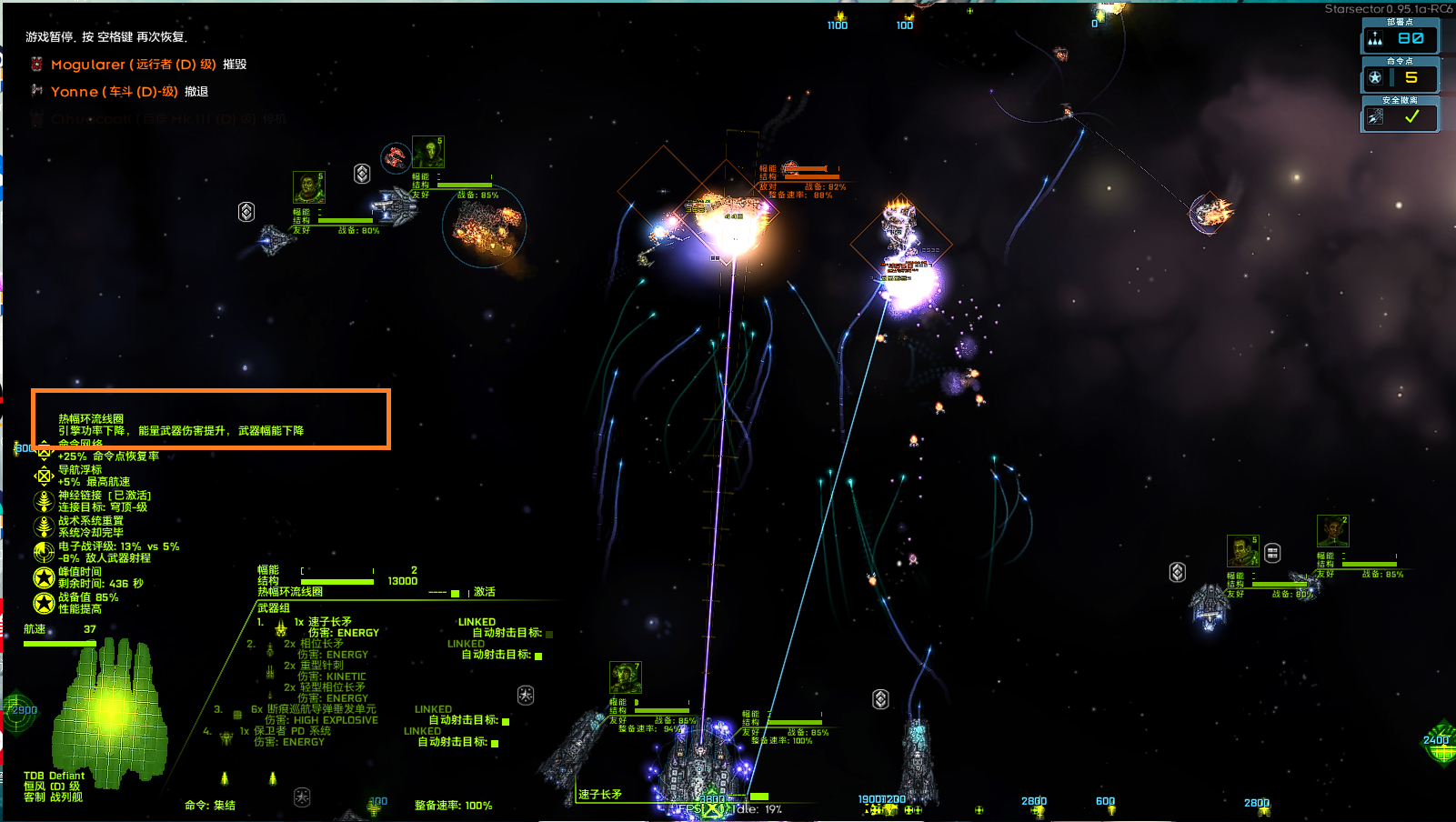Screen dimensions: 1456x822
Task: Click the 导航浮标 status icon
Action: (x=44, y=476)
